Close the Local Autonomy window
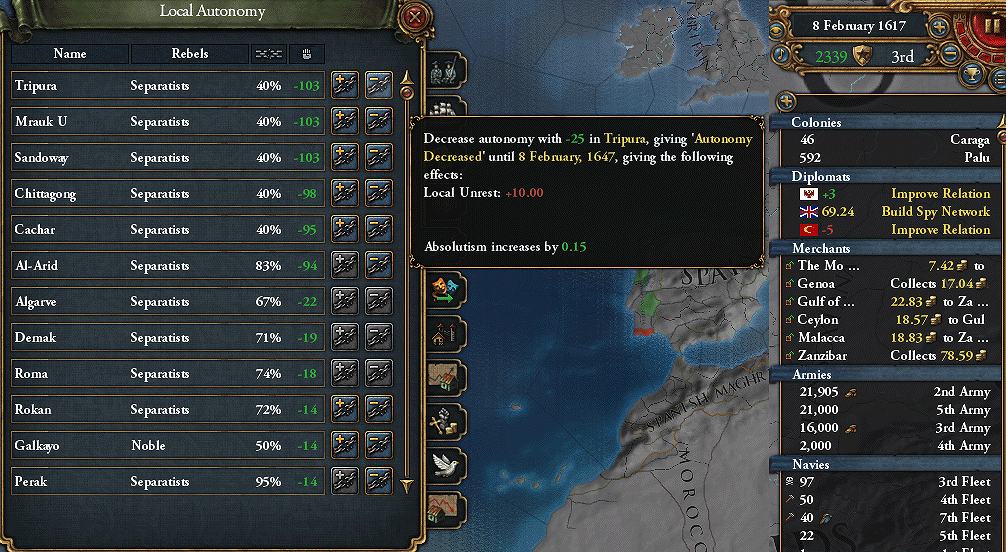Screen dimensions: 1006x552 [x=414, y=16]
